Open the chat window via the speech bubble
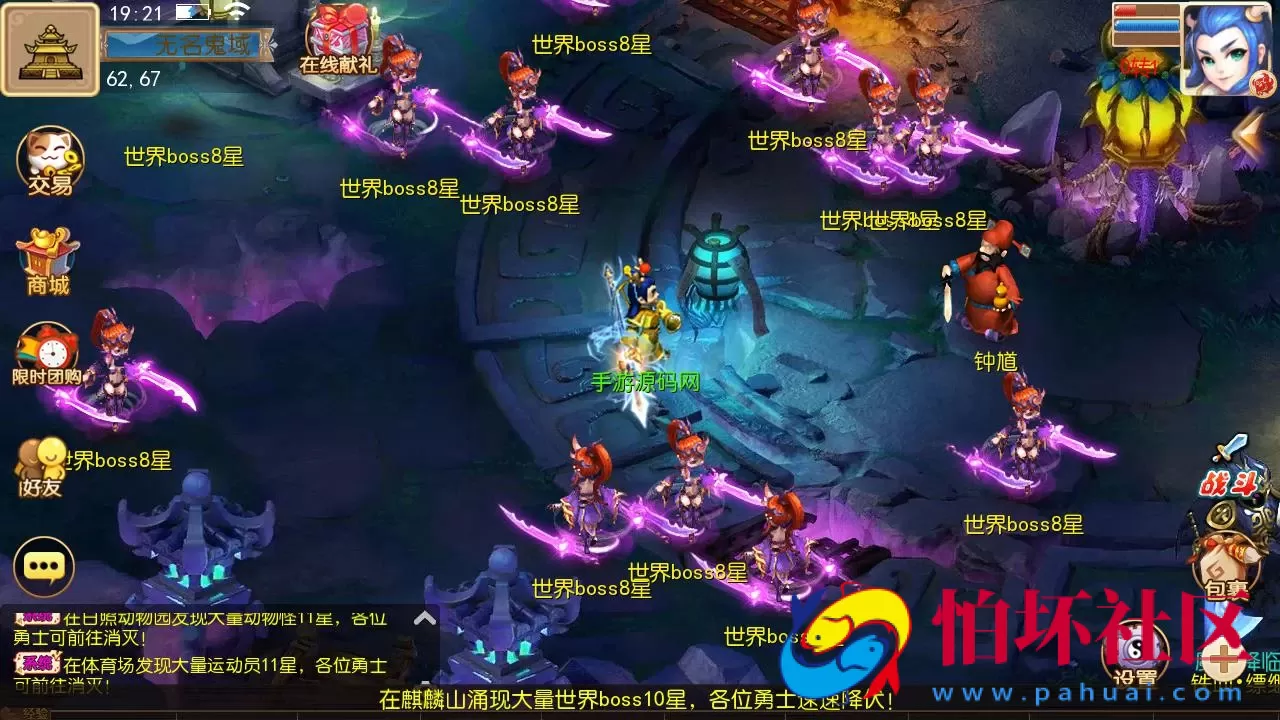This screenshot has height=720, width=1280. click(42, 567)
